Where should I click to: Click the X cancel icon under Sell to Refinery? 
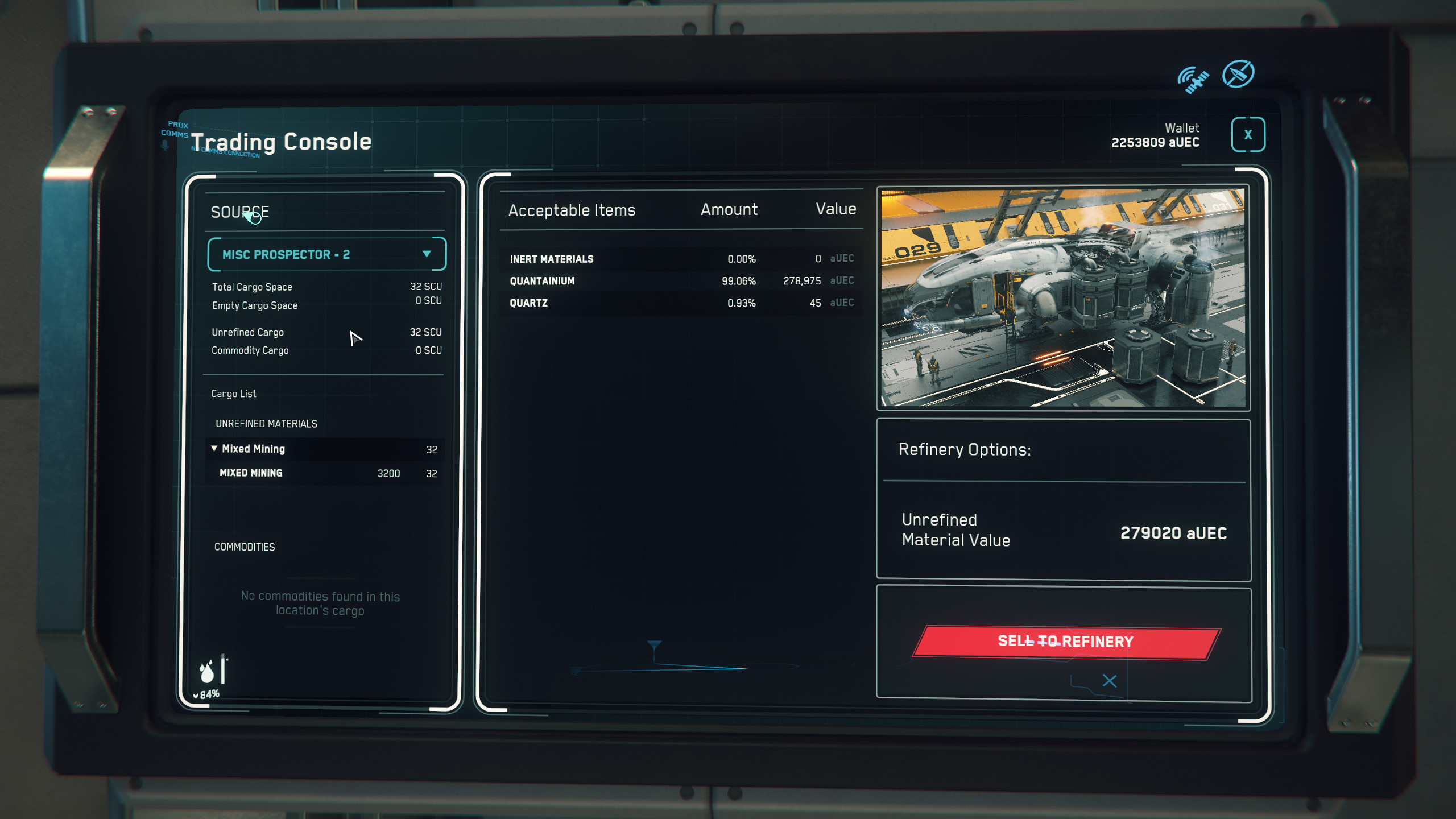1108,680
